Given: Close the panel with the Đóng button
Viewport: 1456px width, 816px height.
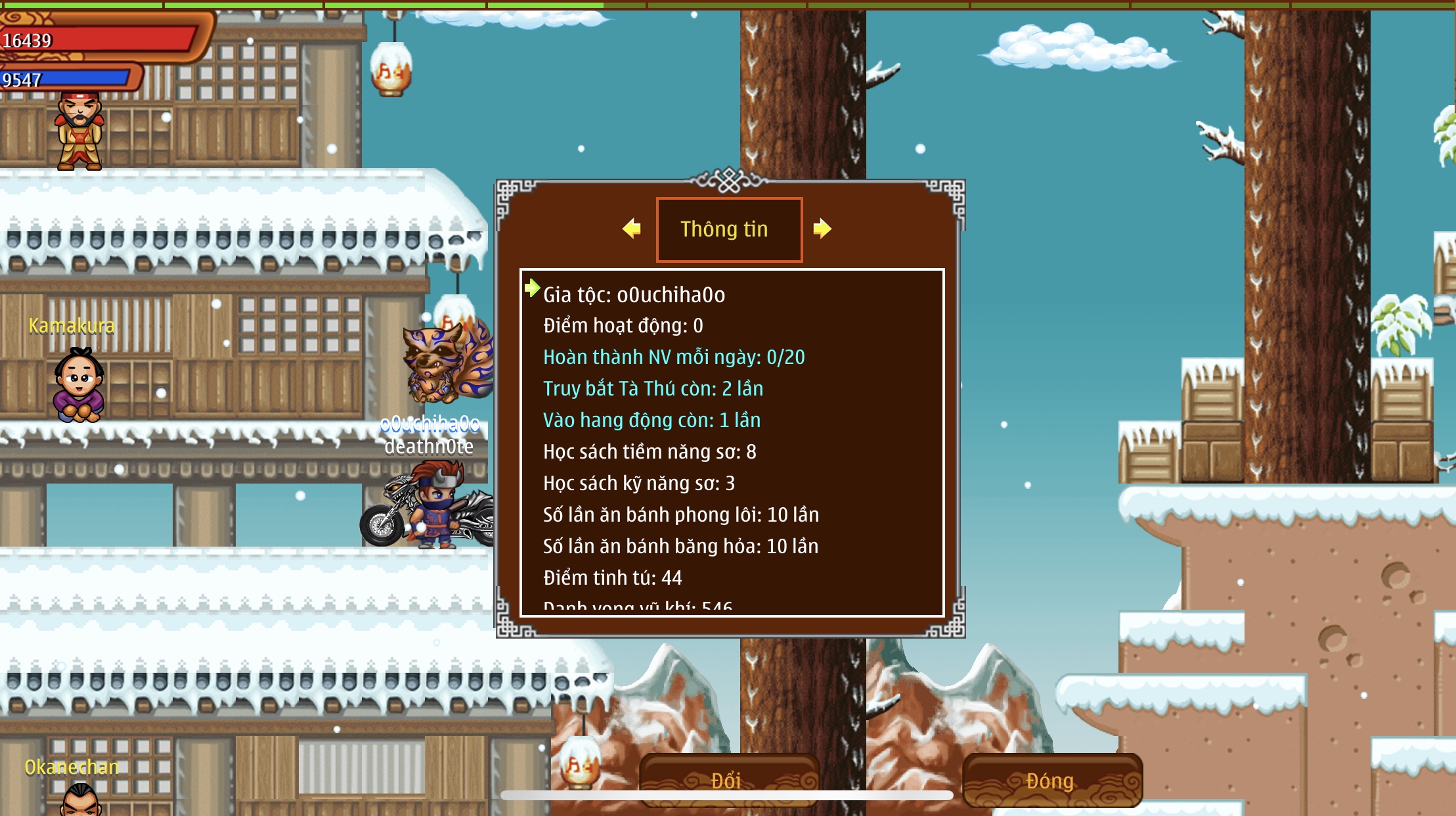Looking at the screenshot, I should (x=1051, y=780).
